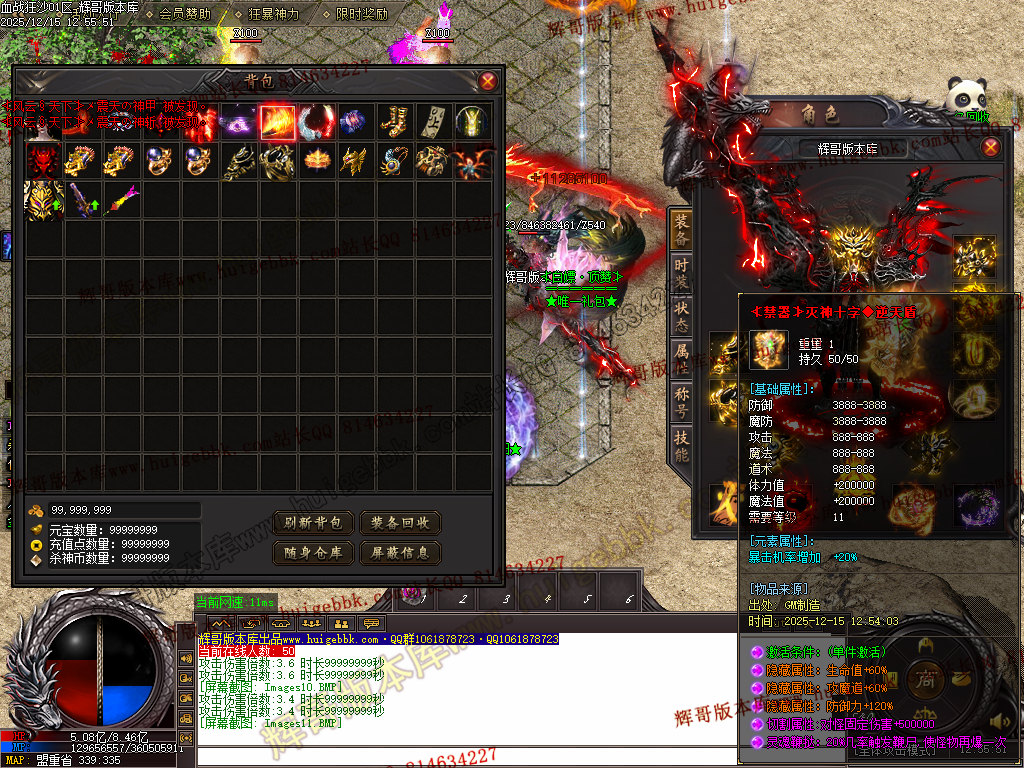The image size is (1024, 768).
Task: Open the 会员赞助 member sponsorship menu
Action: 185,15
